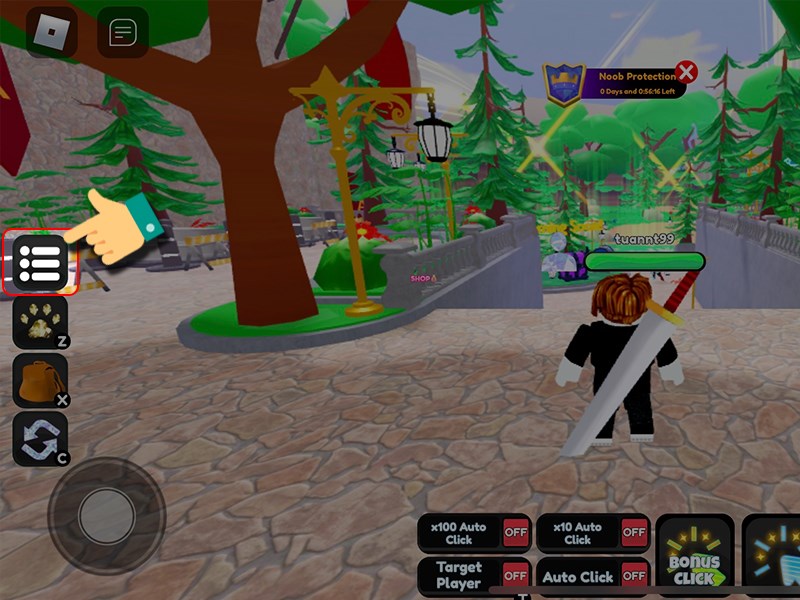Toggle x100 Auto Click on

[515, 533]
